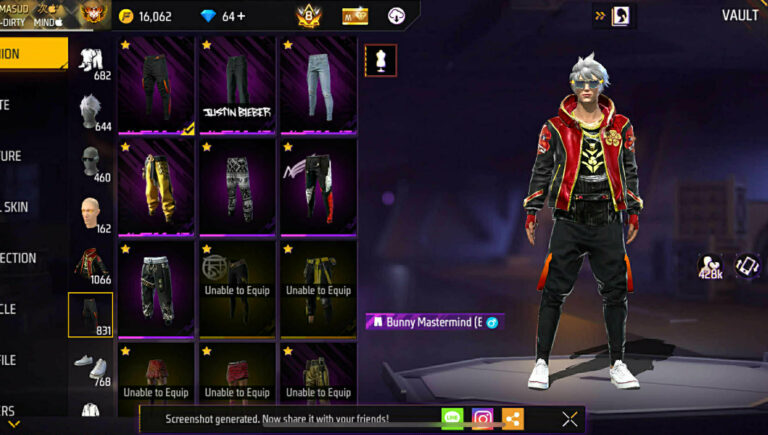Share the screenshot to Instagram
The image size is (768, 435).
(x=482, y=419)
